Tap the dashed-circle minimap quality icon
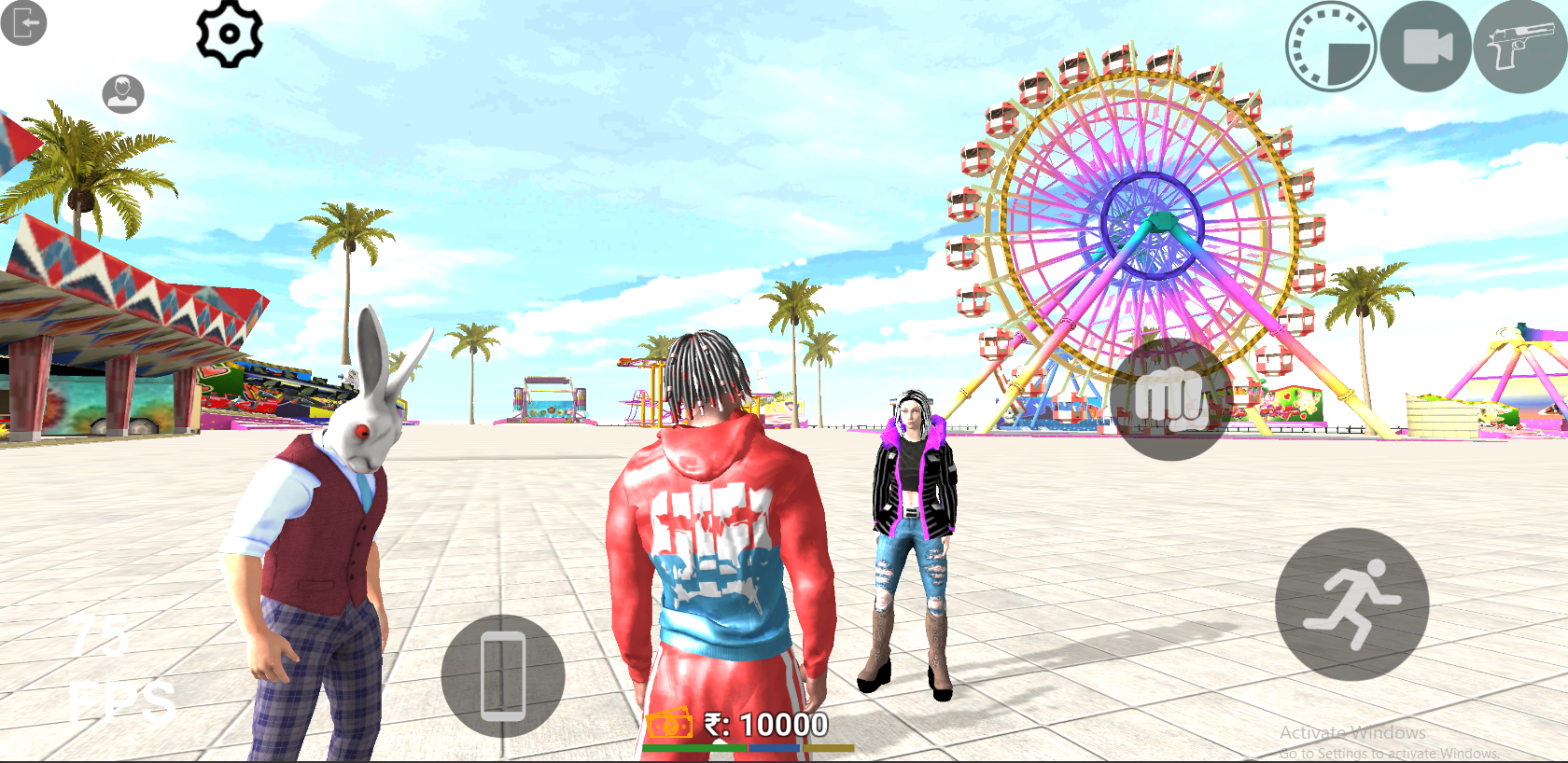This screenshot has height=763, width=1568. tap(1329, 46)
